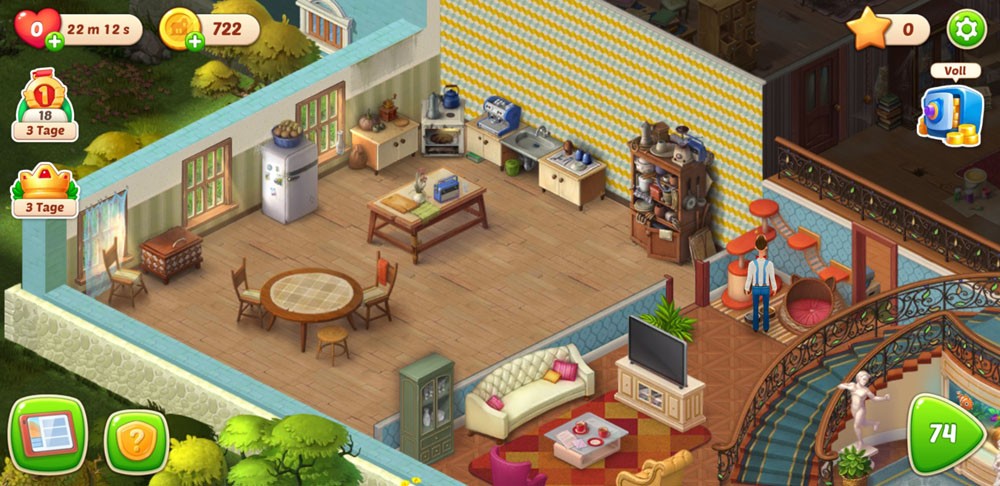Open the season pass level 18 event

pyautogui.click(x=44, y=104)
